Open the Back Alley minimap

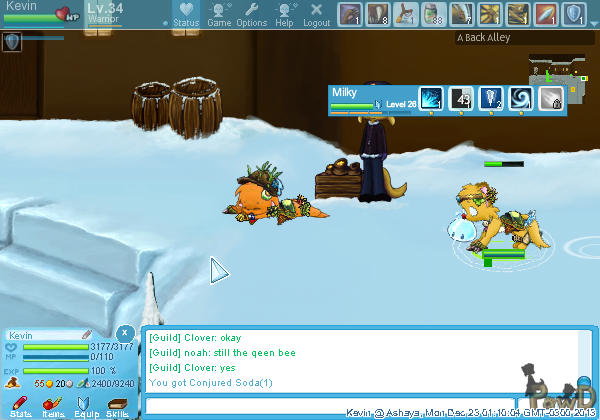tap(557, 70)
